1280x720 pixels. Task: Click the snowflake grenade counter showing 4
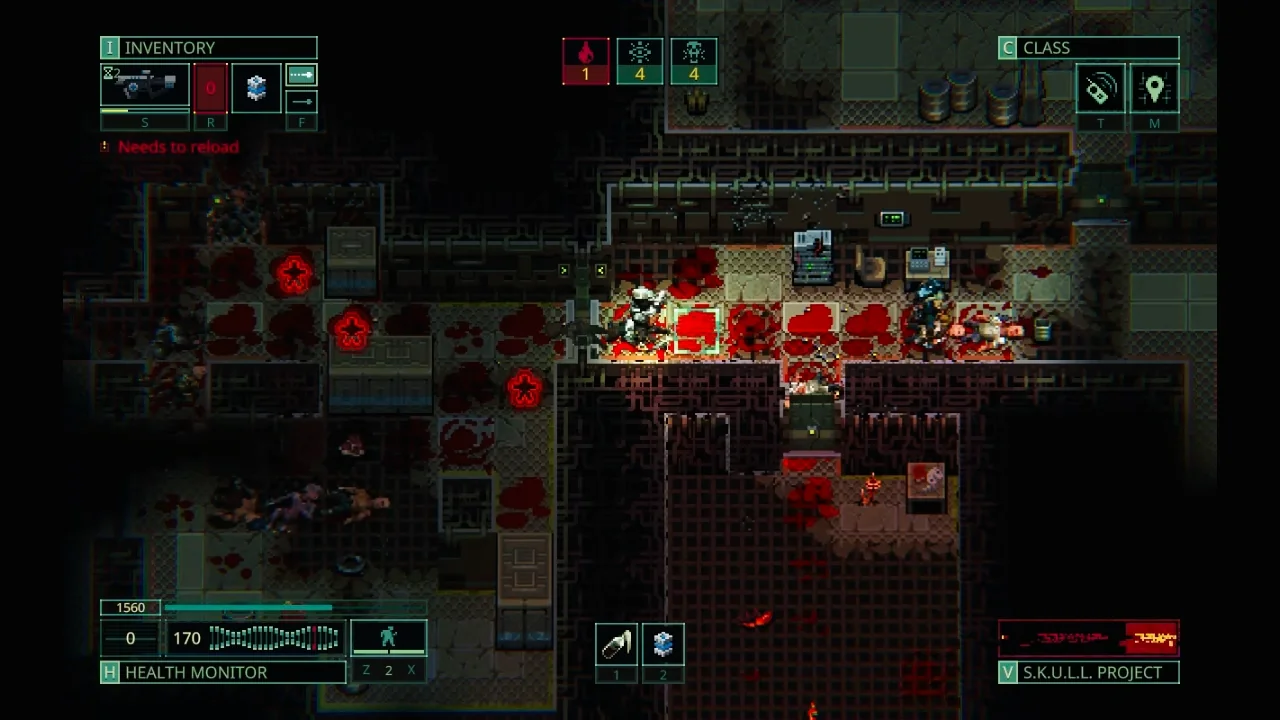(x=640, y=61)
